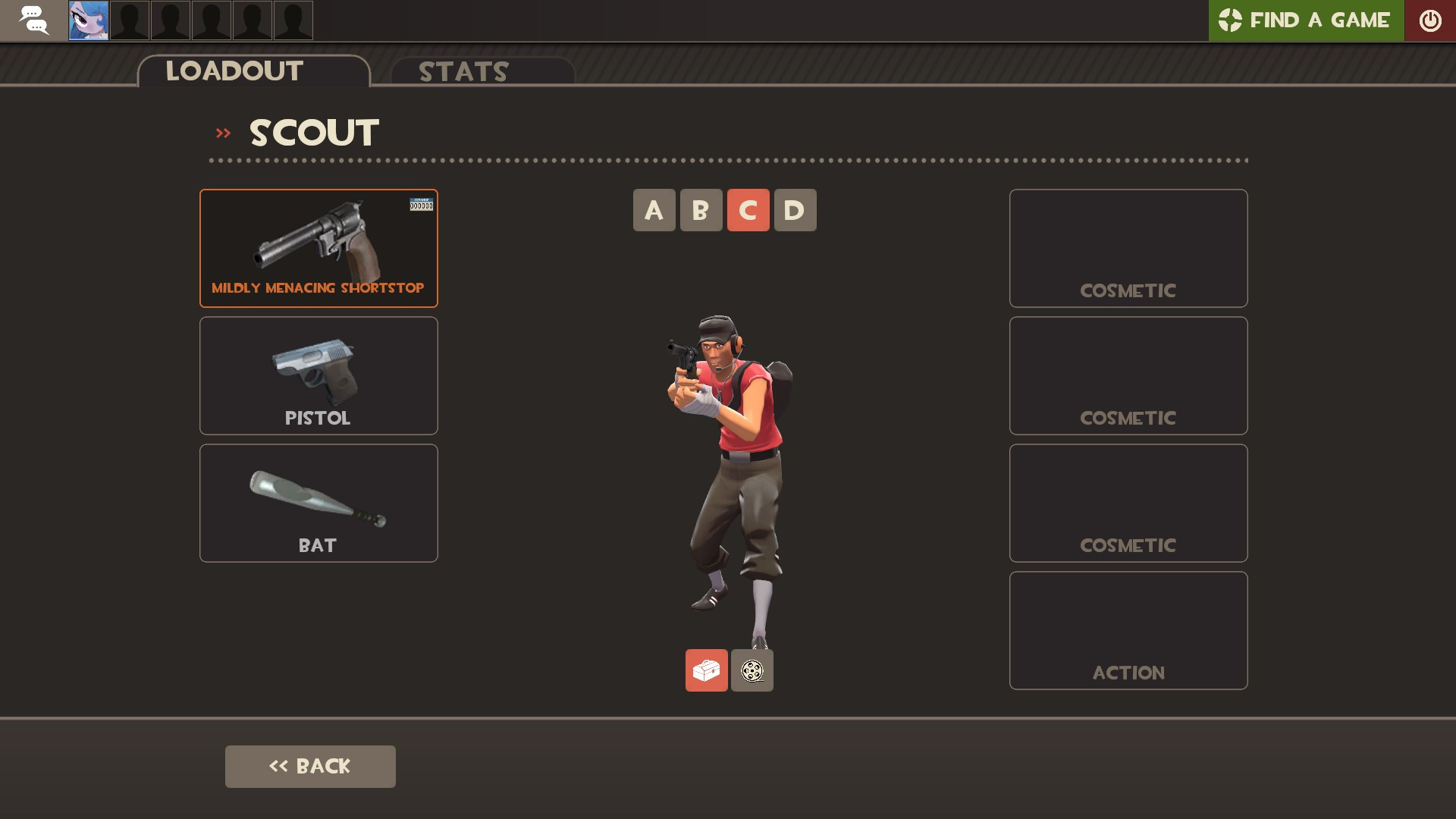Click the FIND A GAME button
1456x819 pixels.
(x=1319, y=20)
